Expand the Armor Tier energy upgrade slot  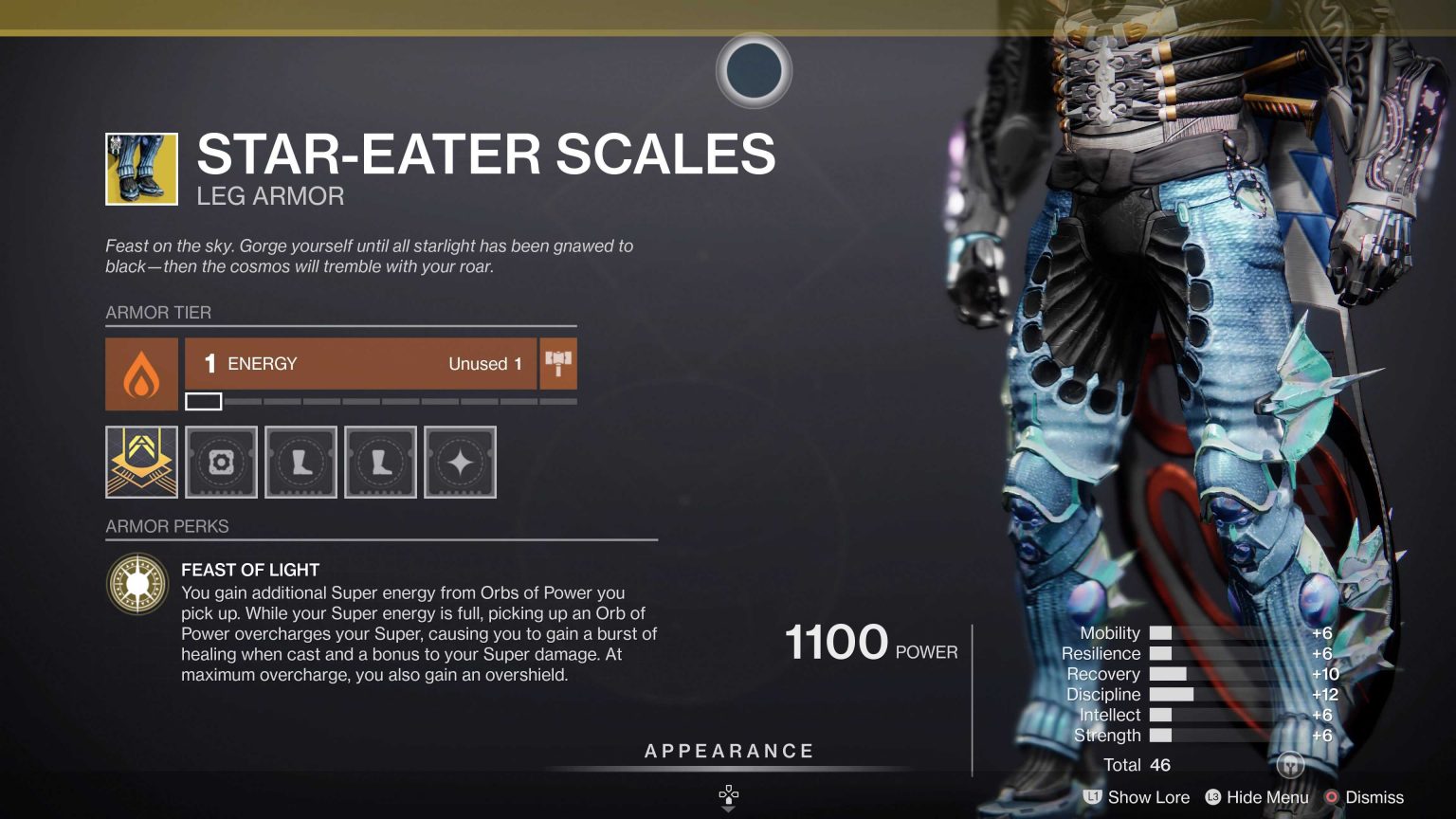(360, 363)
